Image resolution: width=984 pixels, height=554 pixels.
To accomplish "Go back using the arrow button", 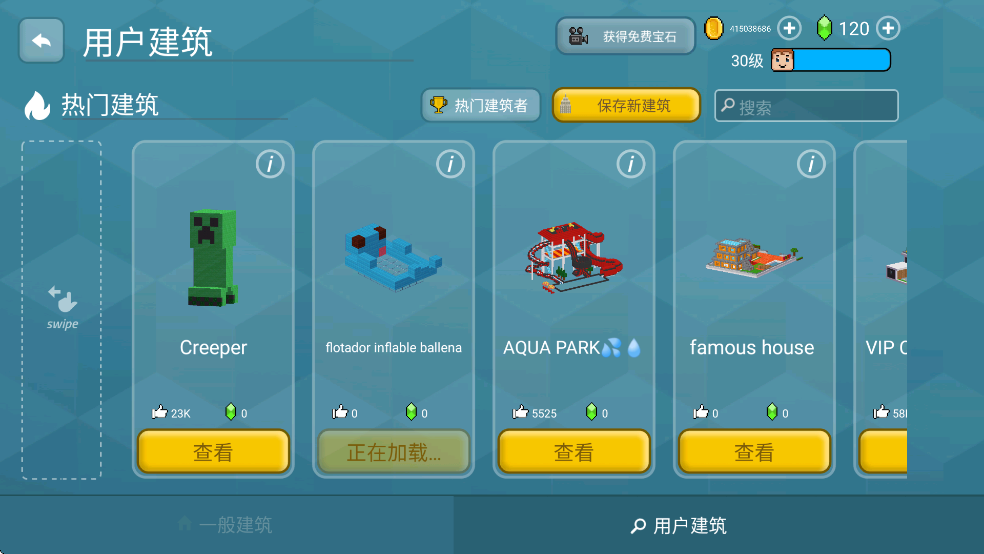I will pyautogui.click(x=41, y=41).
